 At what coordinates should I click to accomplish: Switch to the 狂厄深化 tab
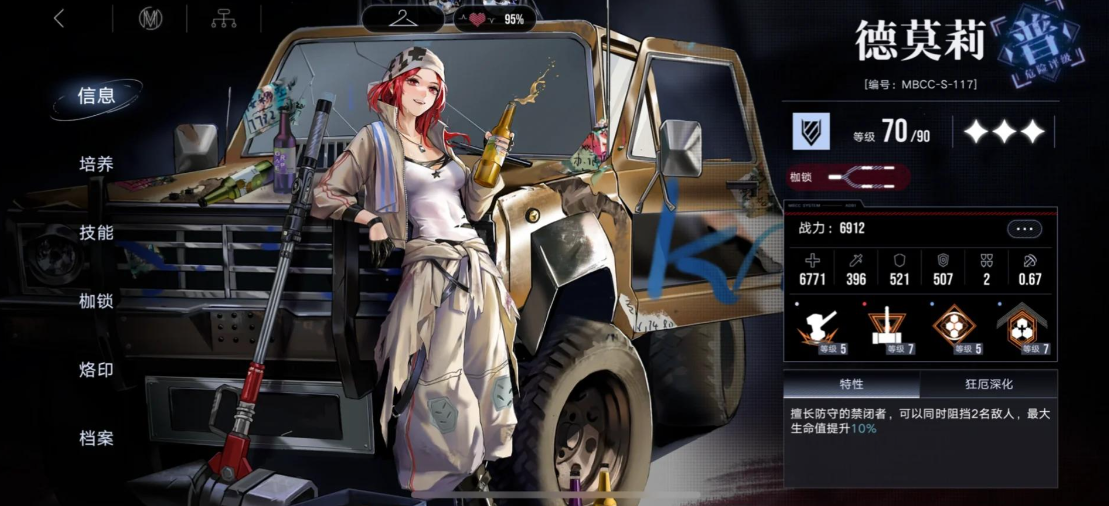988,385
